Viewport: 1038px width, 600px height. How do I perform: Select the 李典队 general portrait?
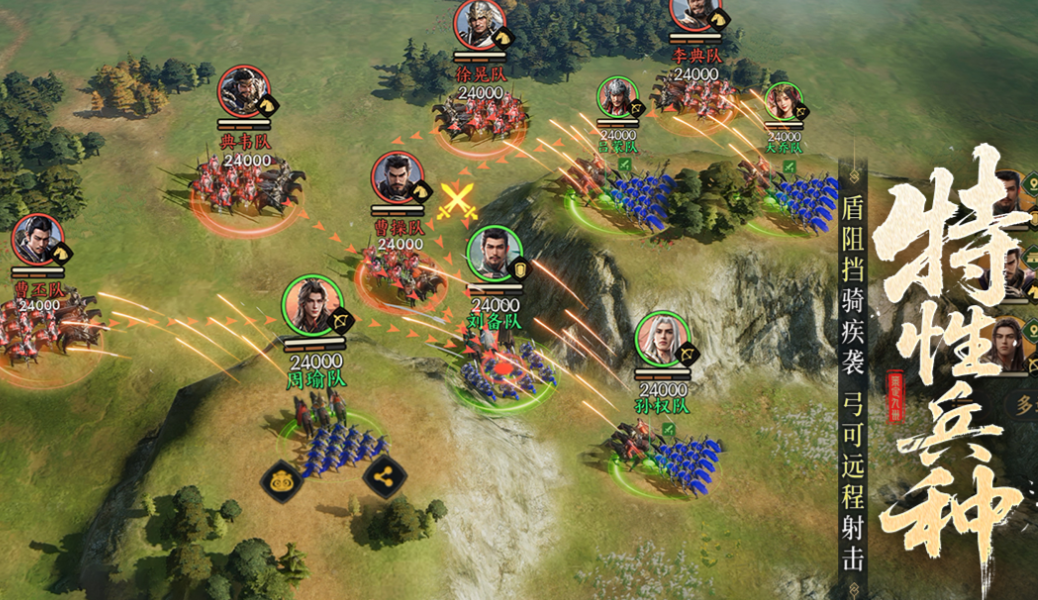tap(695, 12)
